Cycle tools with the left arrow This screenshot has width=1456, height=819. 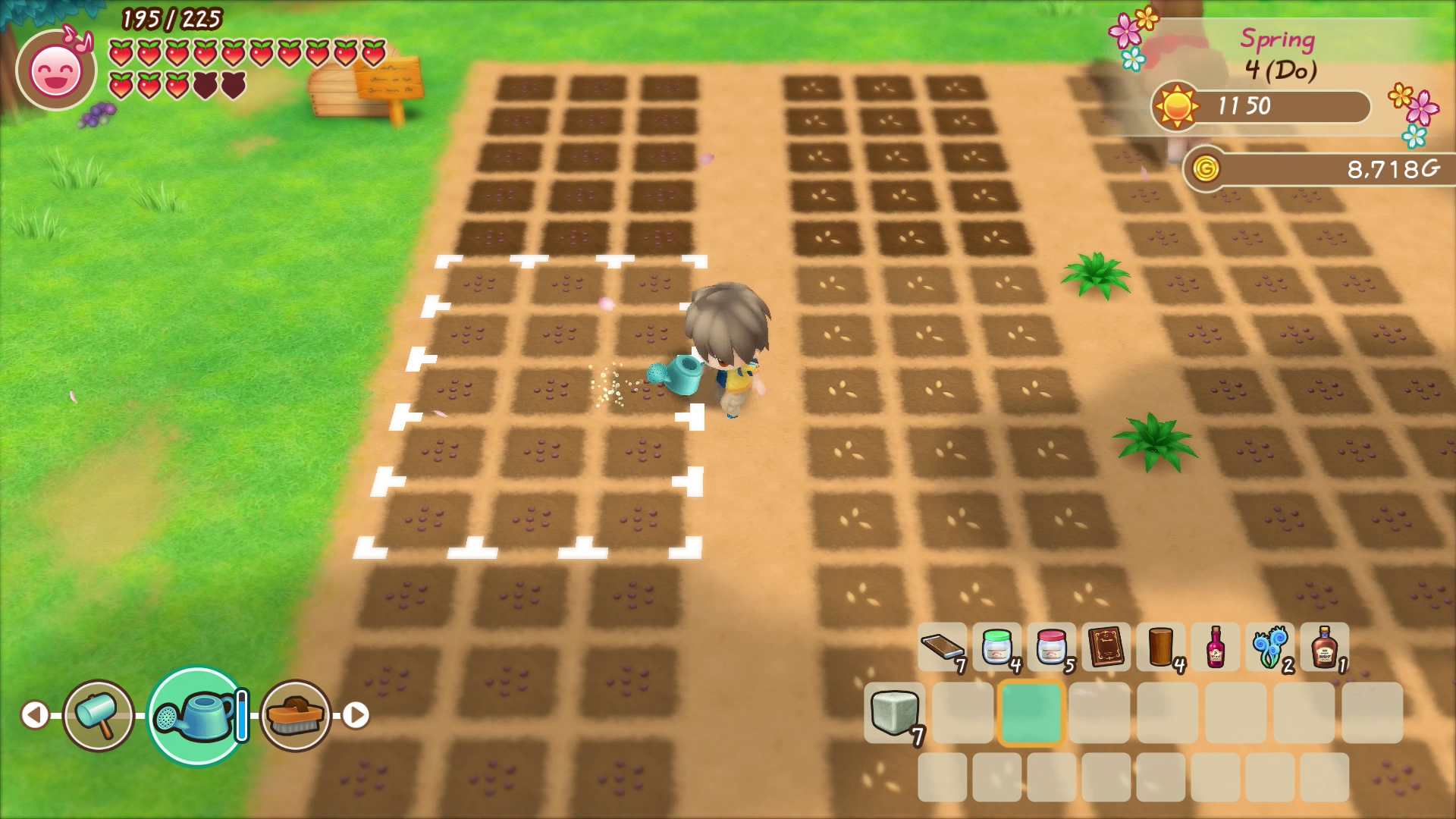[x=34, y=715]
